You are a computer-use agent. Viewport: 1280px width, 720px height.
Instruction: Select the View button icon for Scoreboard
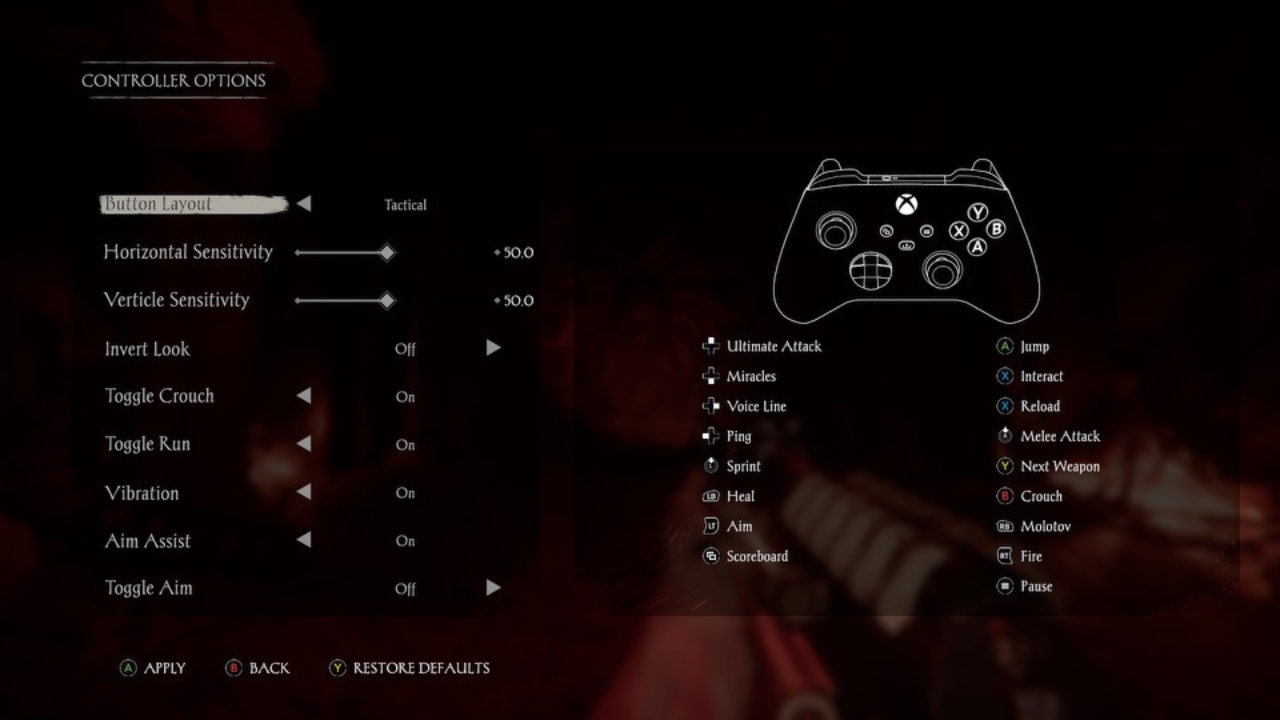(x=711, y=556)
